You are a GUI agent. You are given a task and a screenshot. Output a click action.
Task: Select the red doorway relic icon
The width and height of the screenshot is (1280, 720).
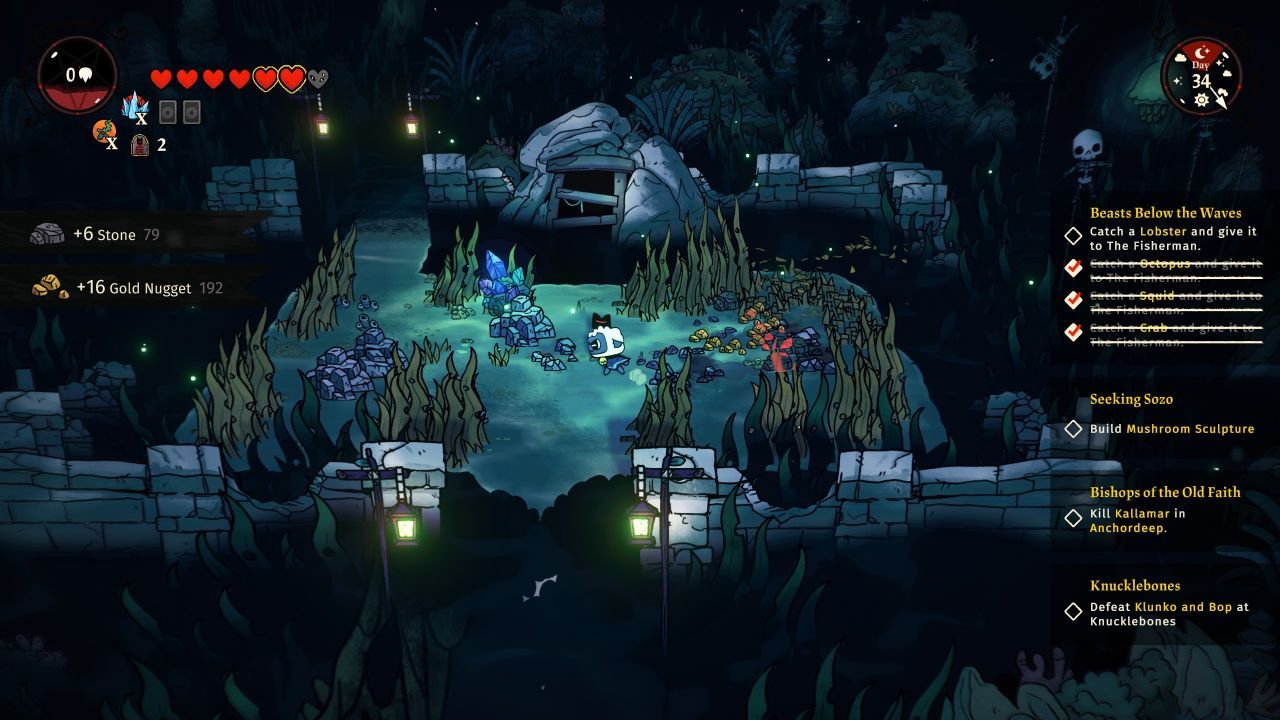coord(140,144)
